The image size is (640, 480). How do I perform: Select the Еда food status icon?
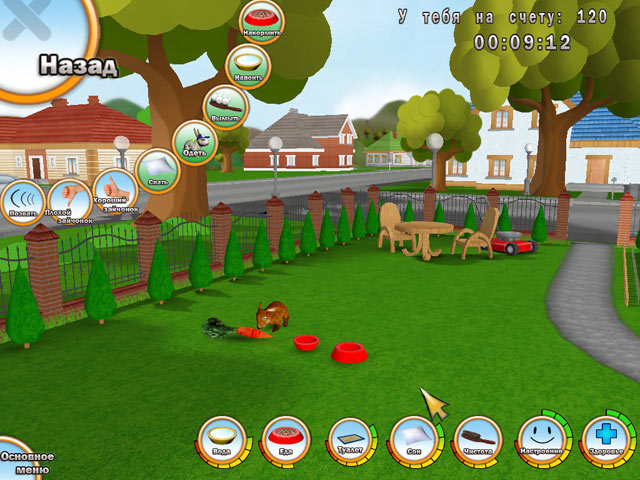tap(287, 441)
